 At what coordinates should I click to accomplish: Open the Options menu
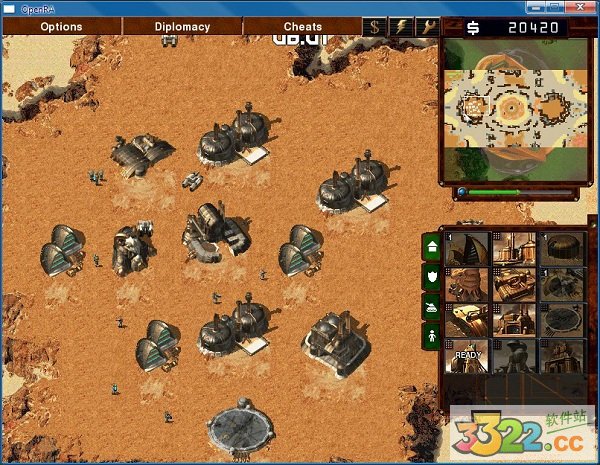(61, 27)
